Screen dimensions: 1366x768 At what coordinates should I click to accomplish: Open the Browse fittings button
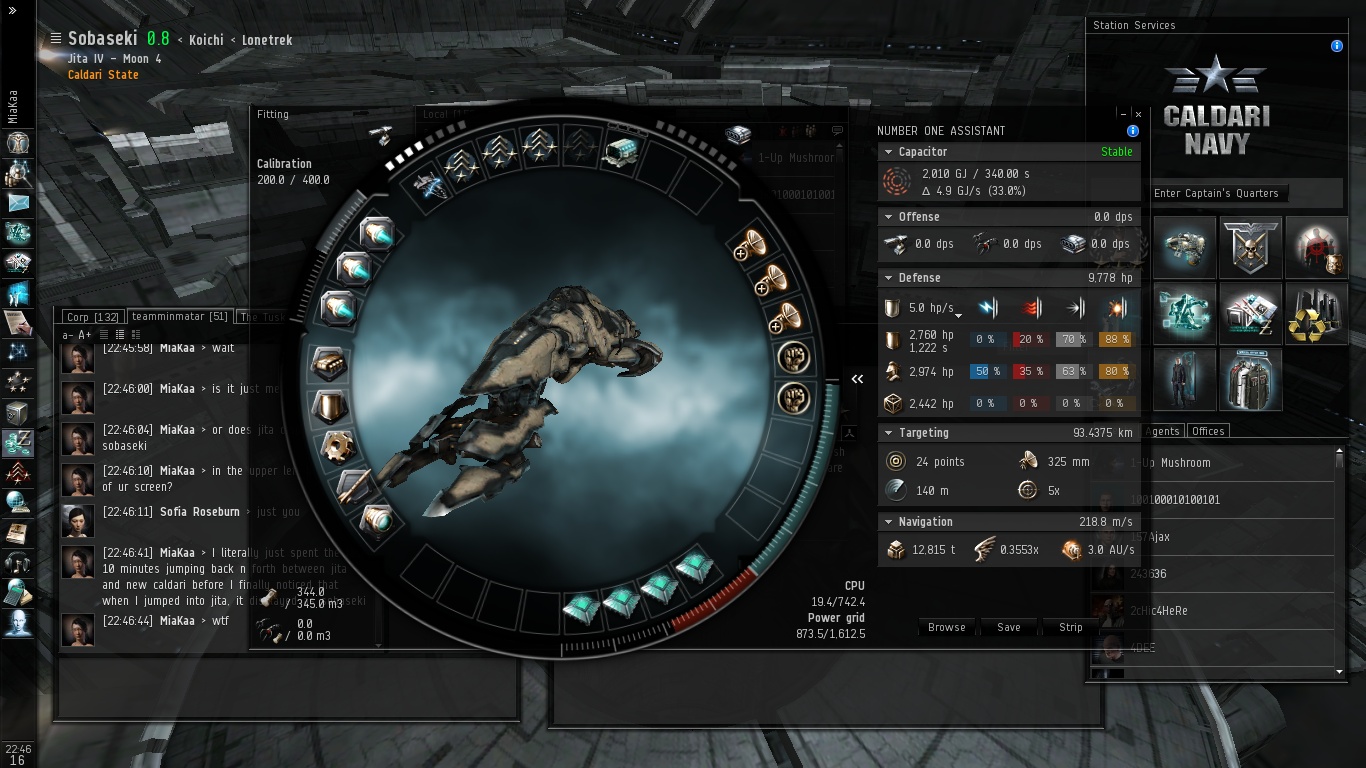coord(946,627)
